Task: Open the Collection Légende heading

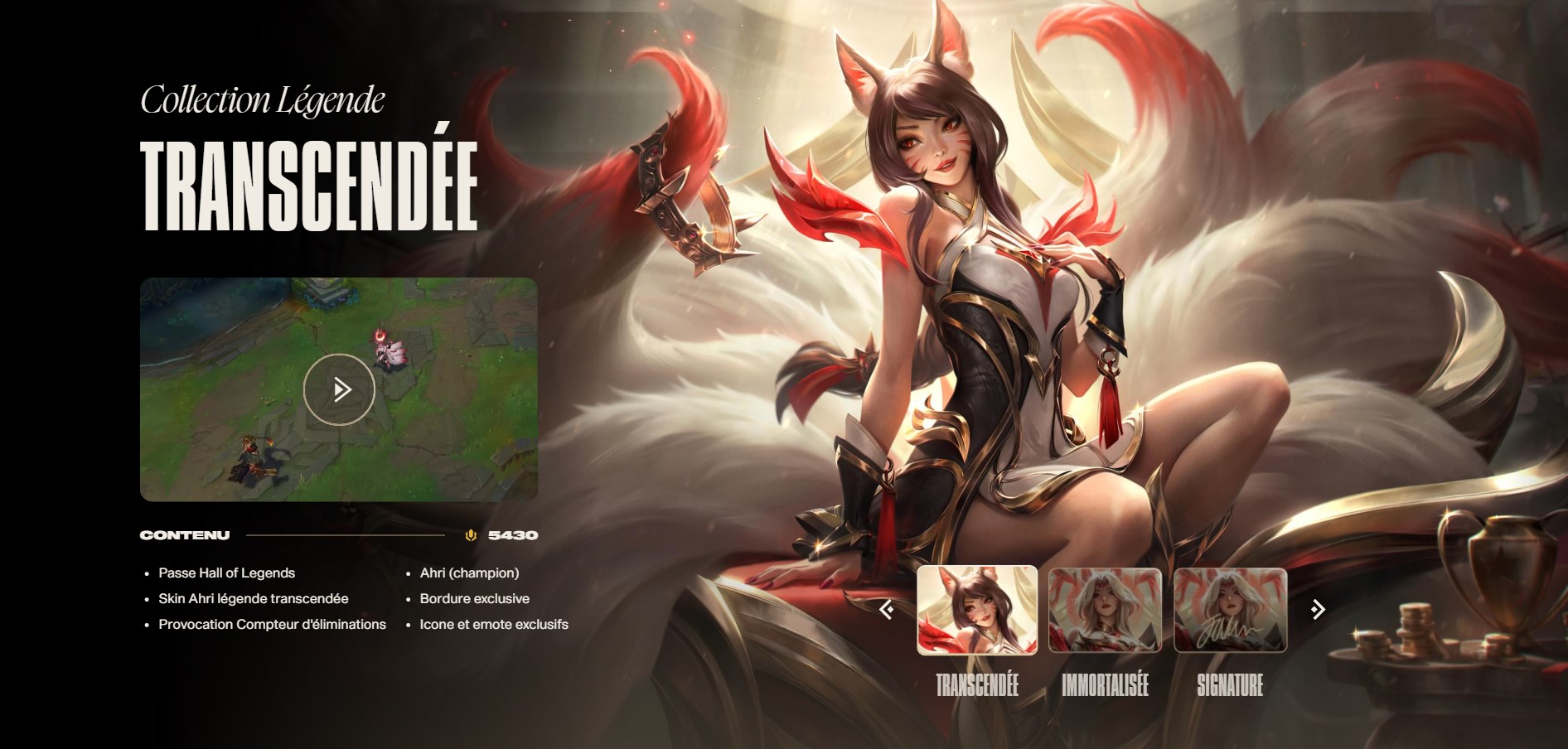Action: (264, 100)
